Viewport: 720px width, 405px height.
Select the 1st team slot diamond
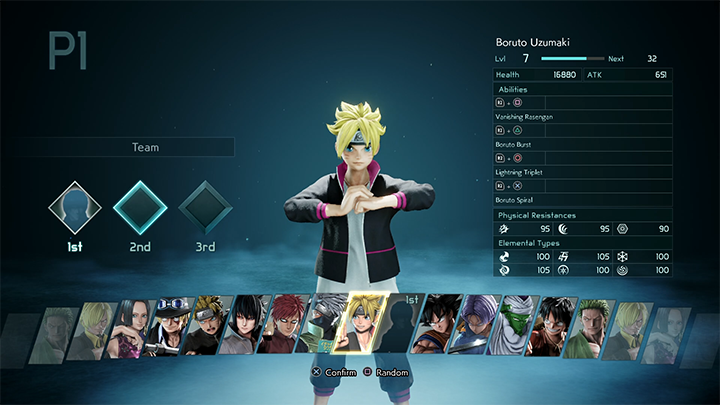(x=76, y=207)
